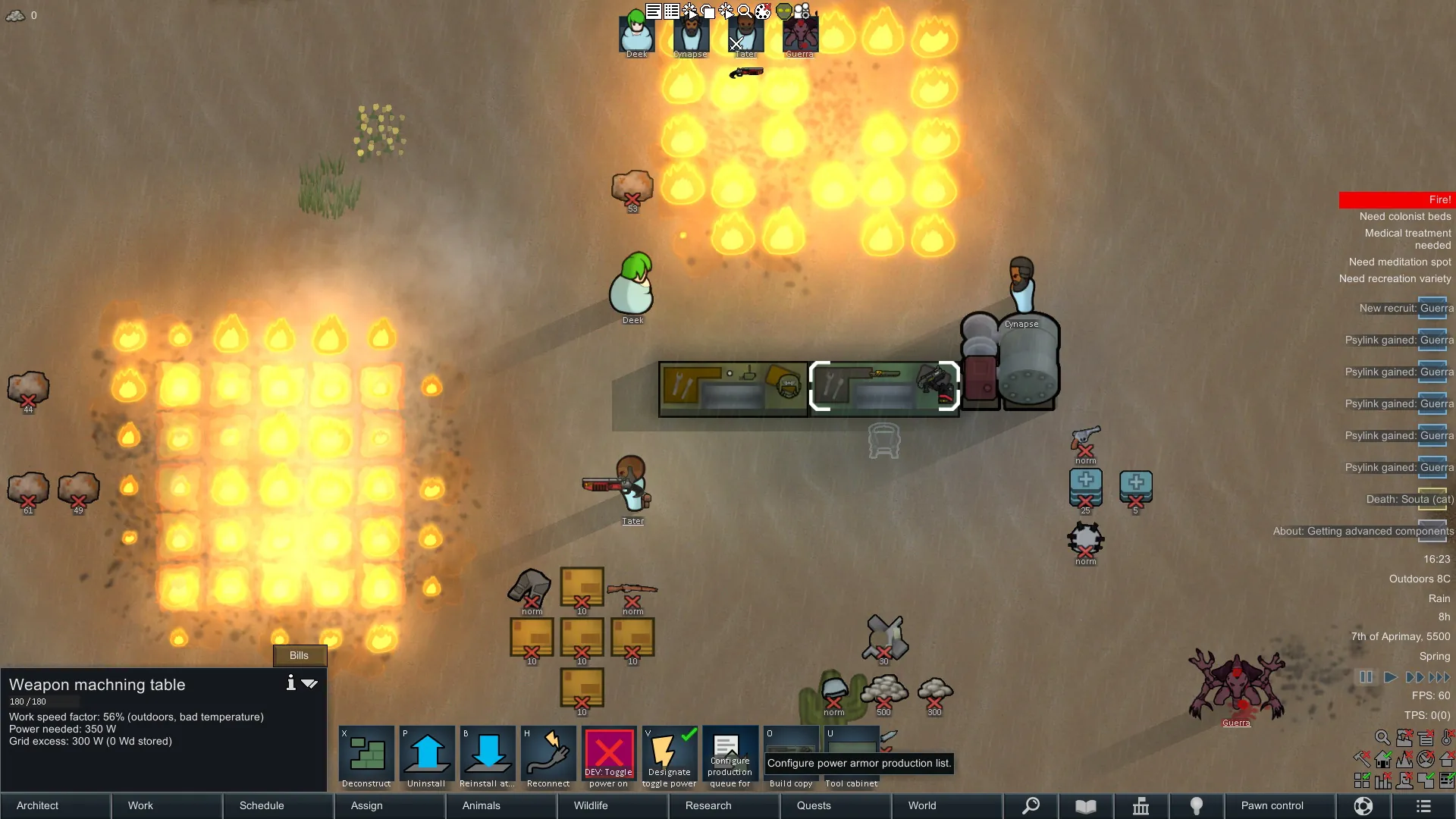Uninstall the selected table

[427, 755]
